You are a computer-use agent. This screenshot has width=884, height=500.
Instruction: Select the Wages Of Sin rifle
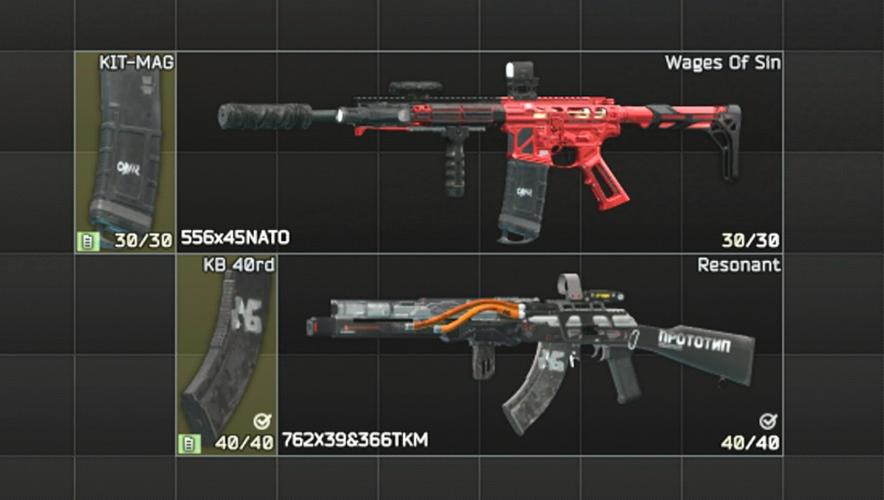[x=480, y=150]
